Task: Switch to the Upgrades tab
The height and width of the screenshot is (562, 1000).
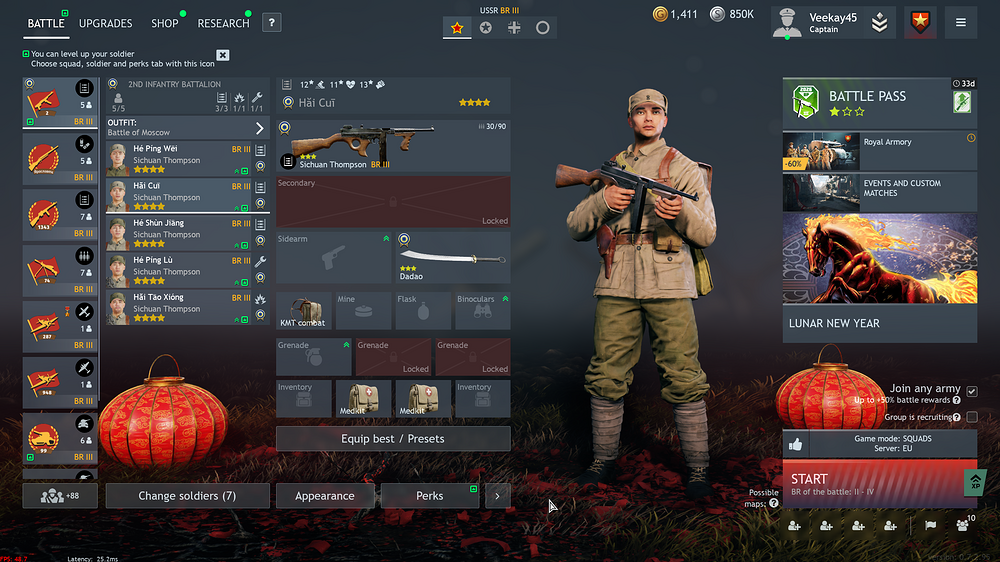Action: point(105,23)
